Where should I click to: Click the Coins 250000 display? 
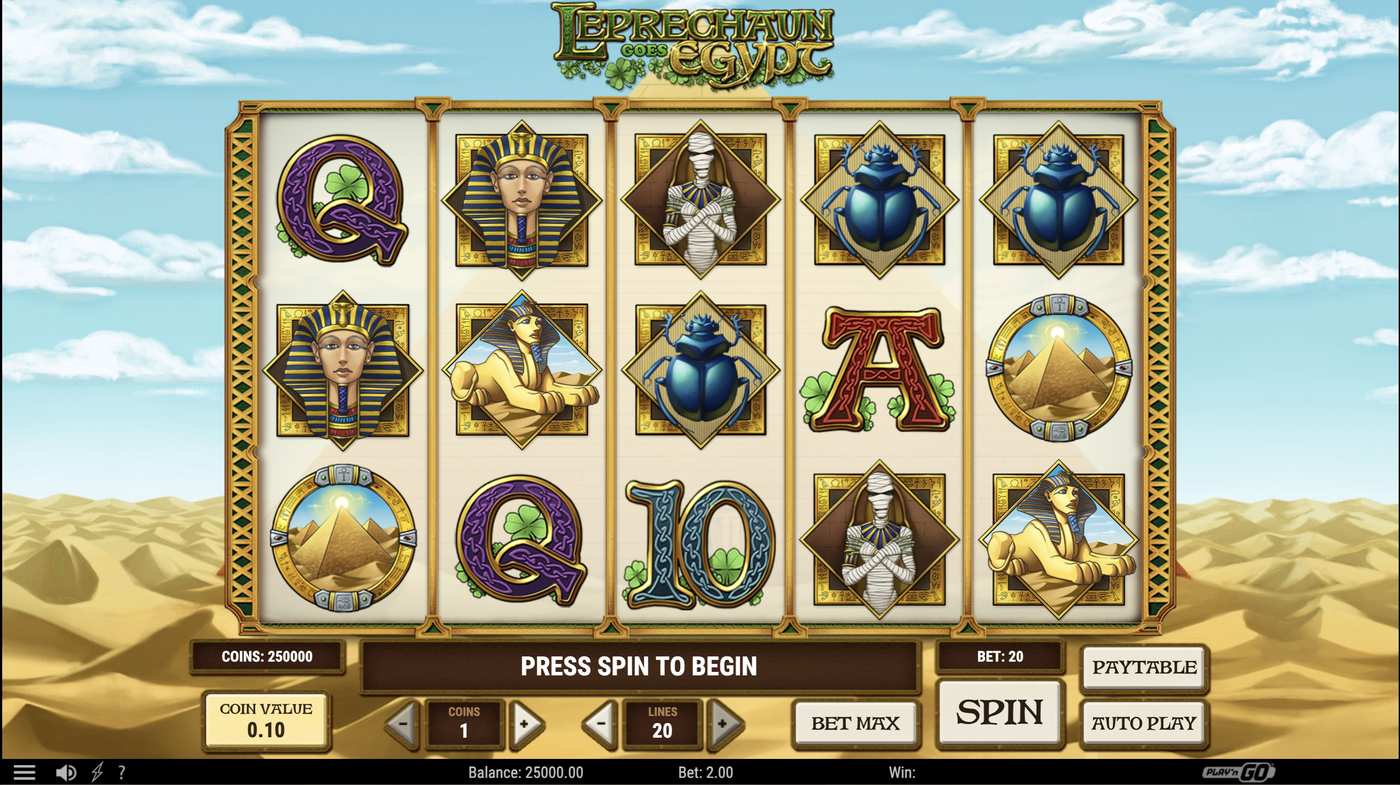pyautogui.click(x=266, y=657)
